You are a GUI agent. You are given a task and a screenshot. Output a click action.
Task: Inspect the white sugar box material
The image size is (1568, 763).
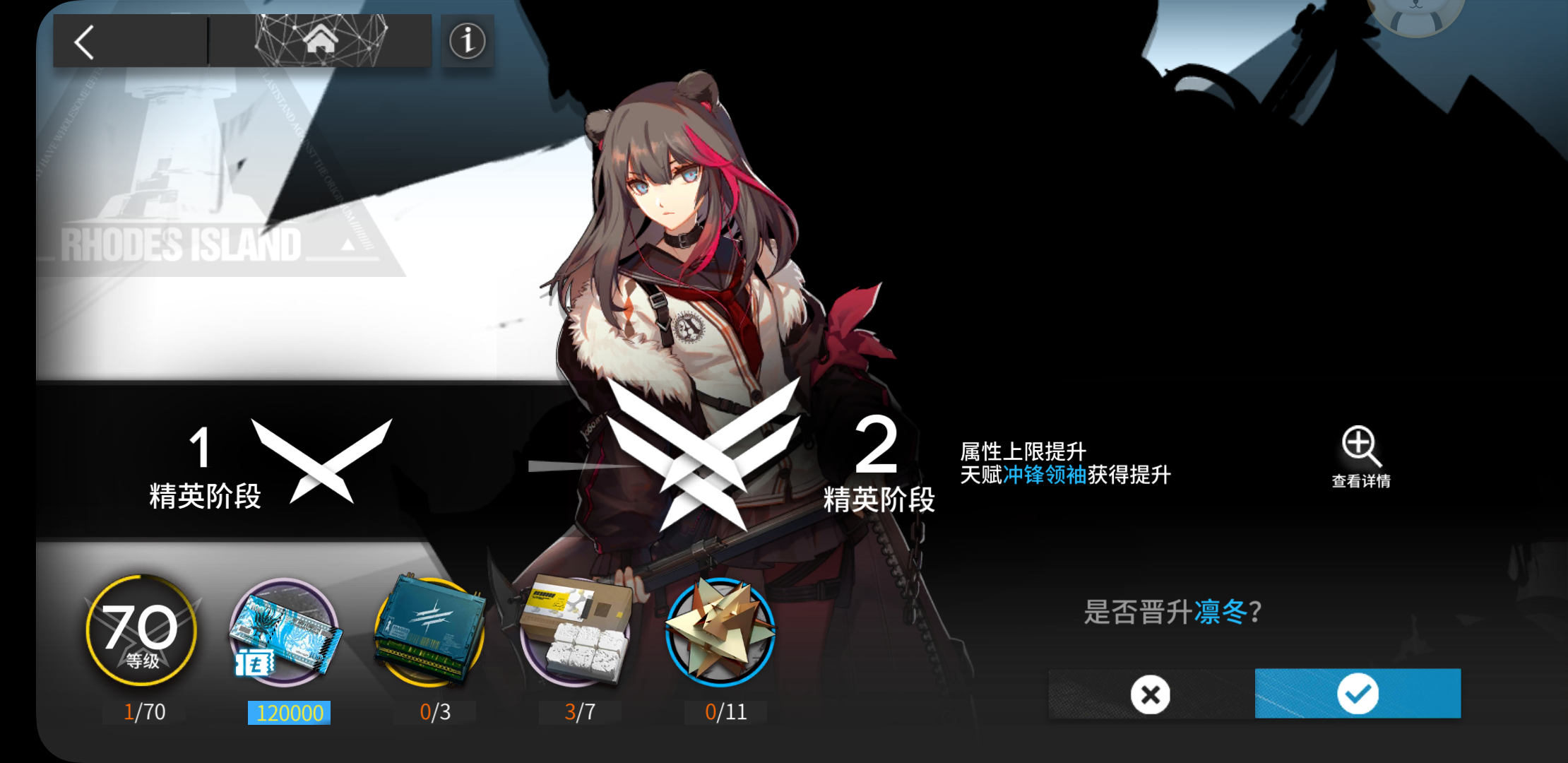click(576, 631)
